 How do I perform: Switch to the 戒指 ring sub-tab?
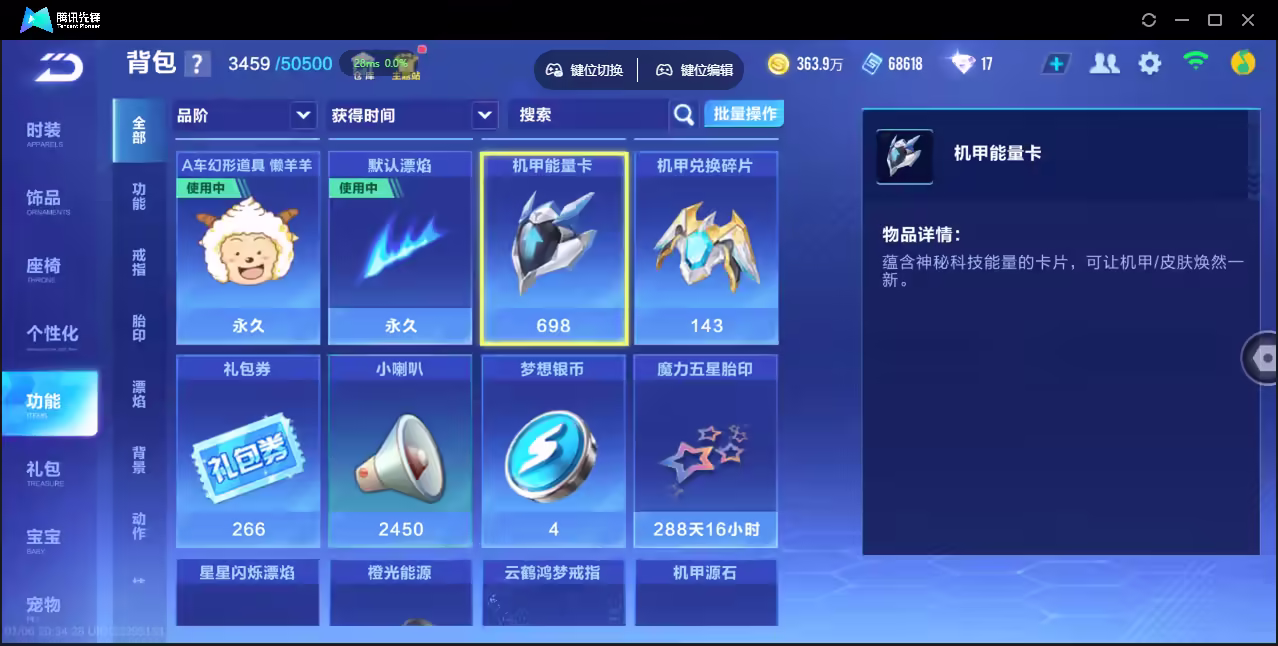pos(139,262)
